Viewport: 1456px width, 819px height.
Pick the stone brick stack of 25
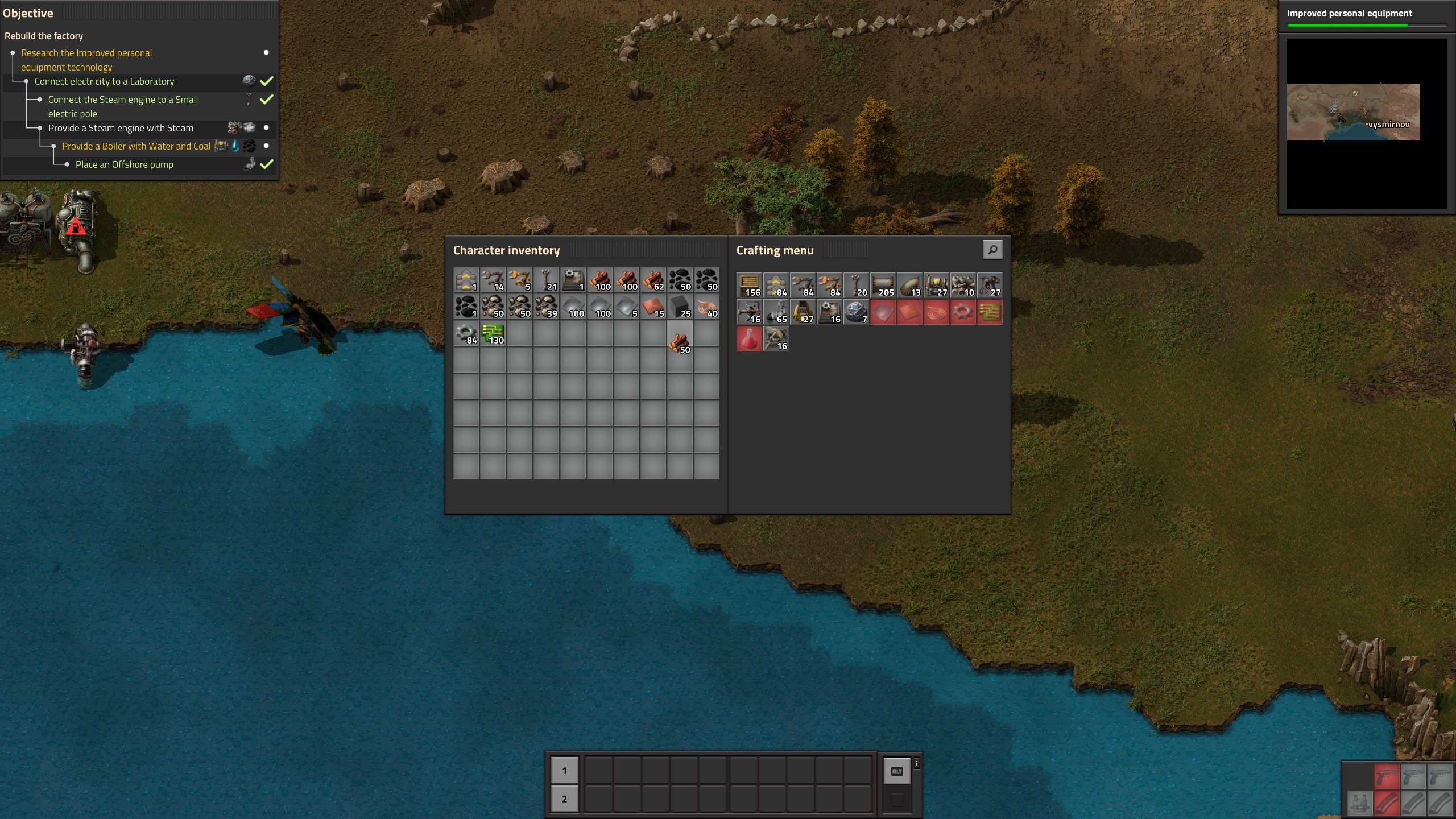(x=680, y=307)
